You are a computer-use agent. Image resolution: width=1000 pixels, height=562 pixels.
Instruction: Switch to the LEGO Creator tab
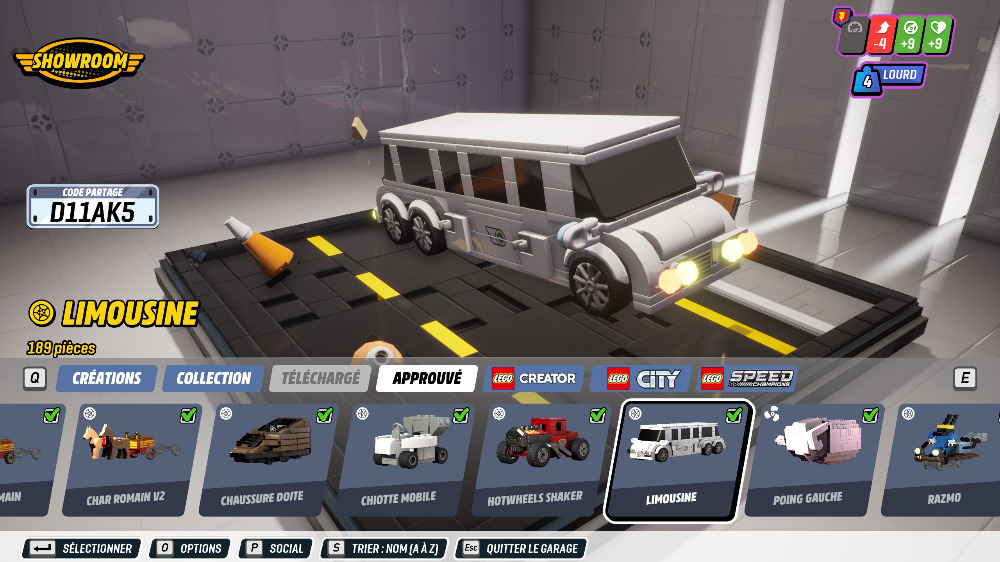(534, 378)
